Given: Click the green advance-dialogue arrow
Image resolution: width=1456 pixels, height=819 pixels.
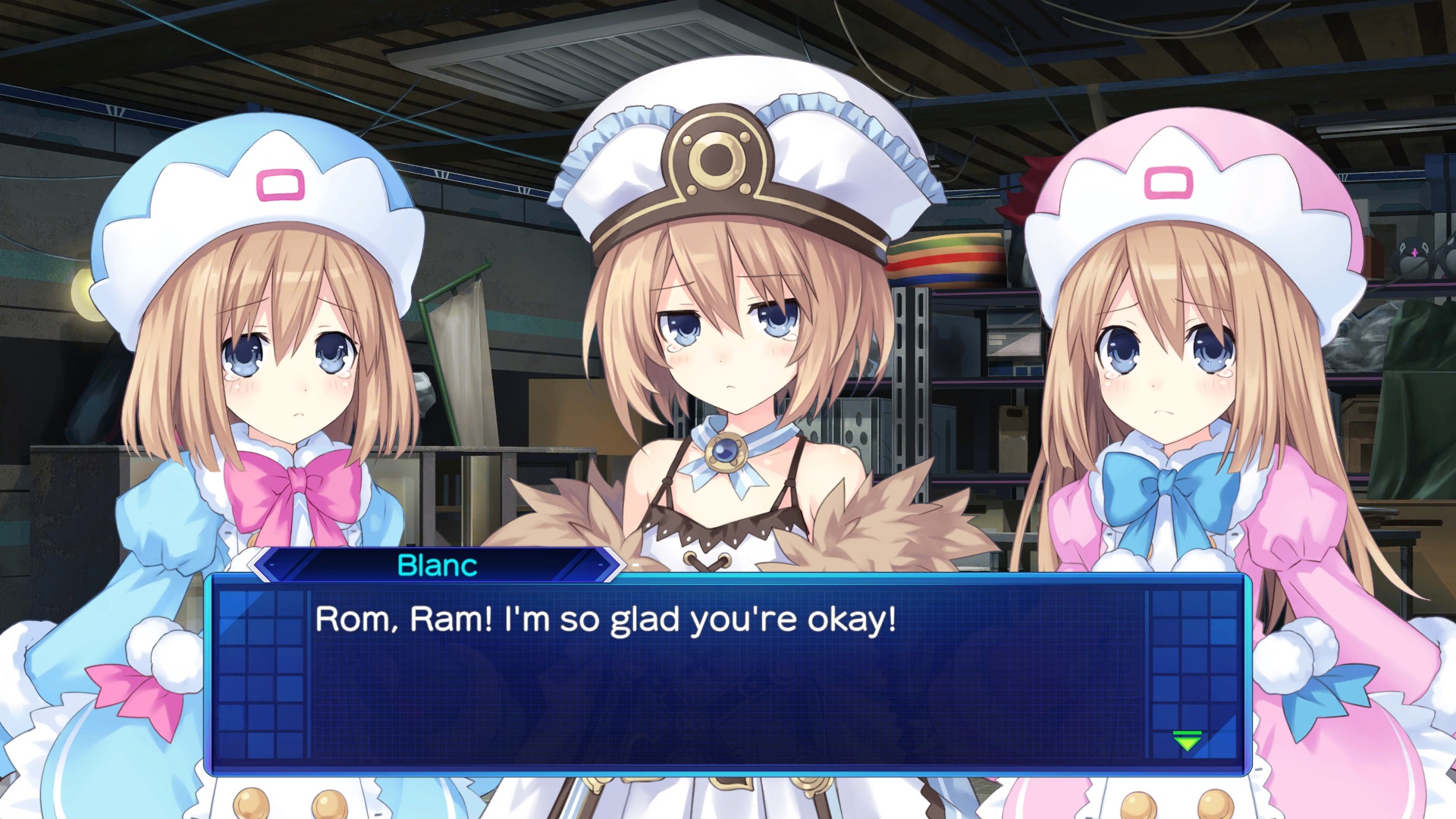Looking at the screenshot, I should tap(1187, 740).
